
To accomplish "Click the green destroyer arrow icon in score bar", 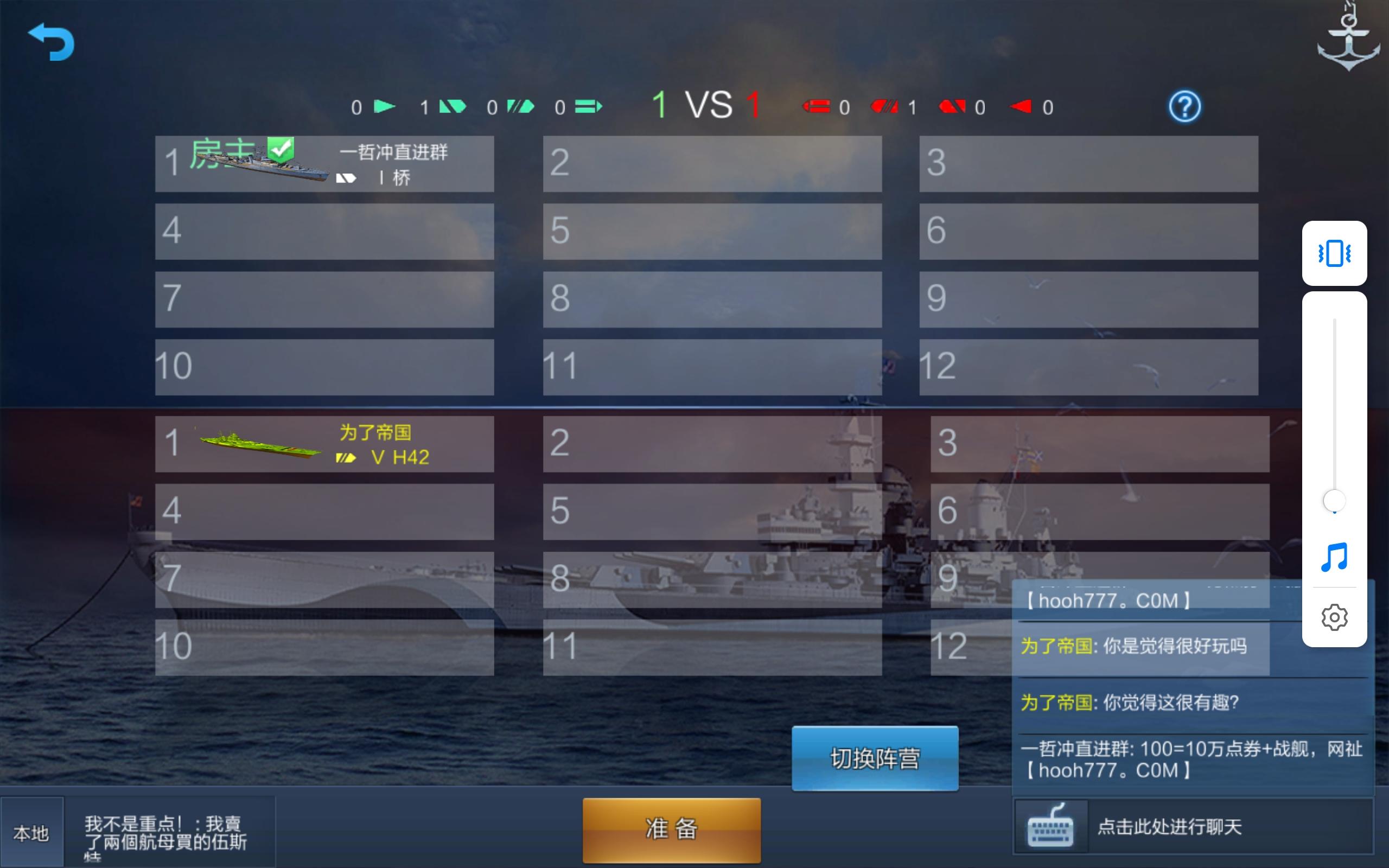I will point(386,106).
